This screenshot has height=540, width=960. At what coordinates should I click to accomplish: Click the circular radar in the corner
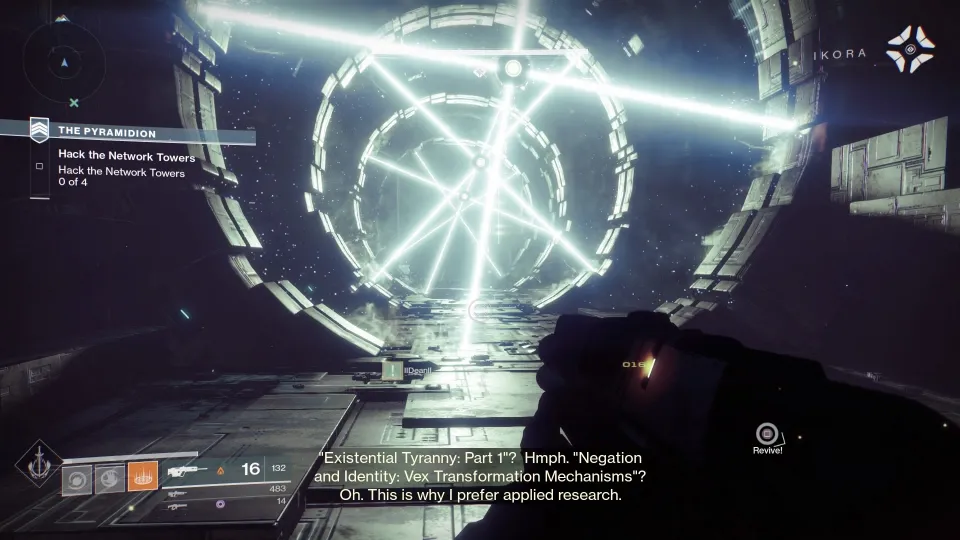pos(64,57)
